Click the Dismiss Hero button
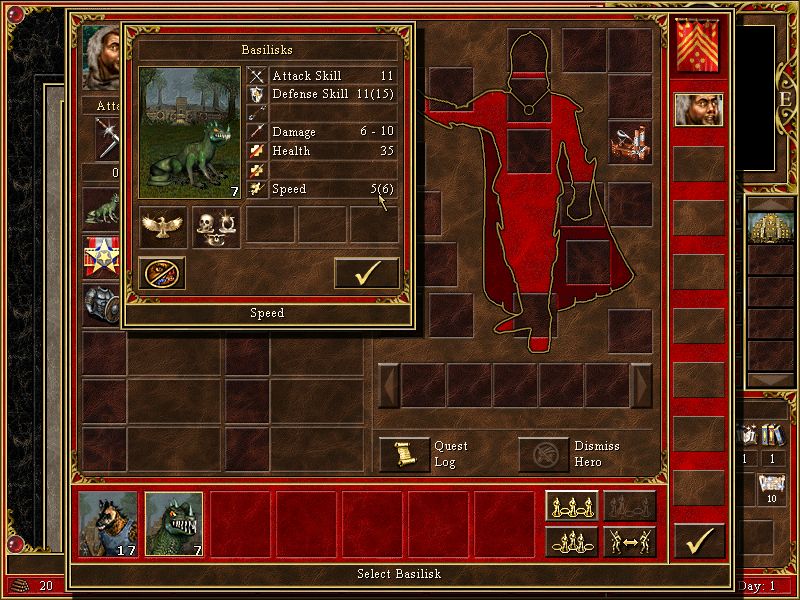 (544, 454)
